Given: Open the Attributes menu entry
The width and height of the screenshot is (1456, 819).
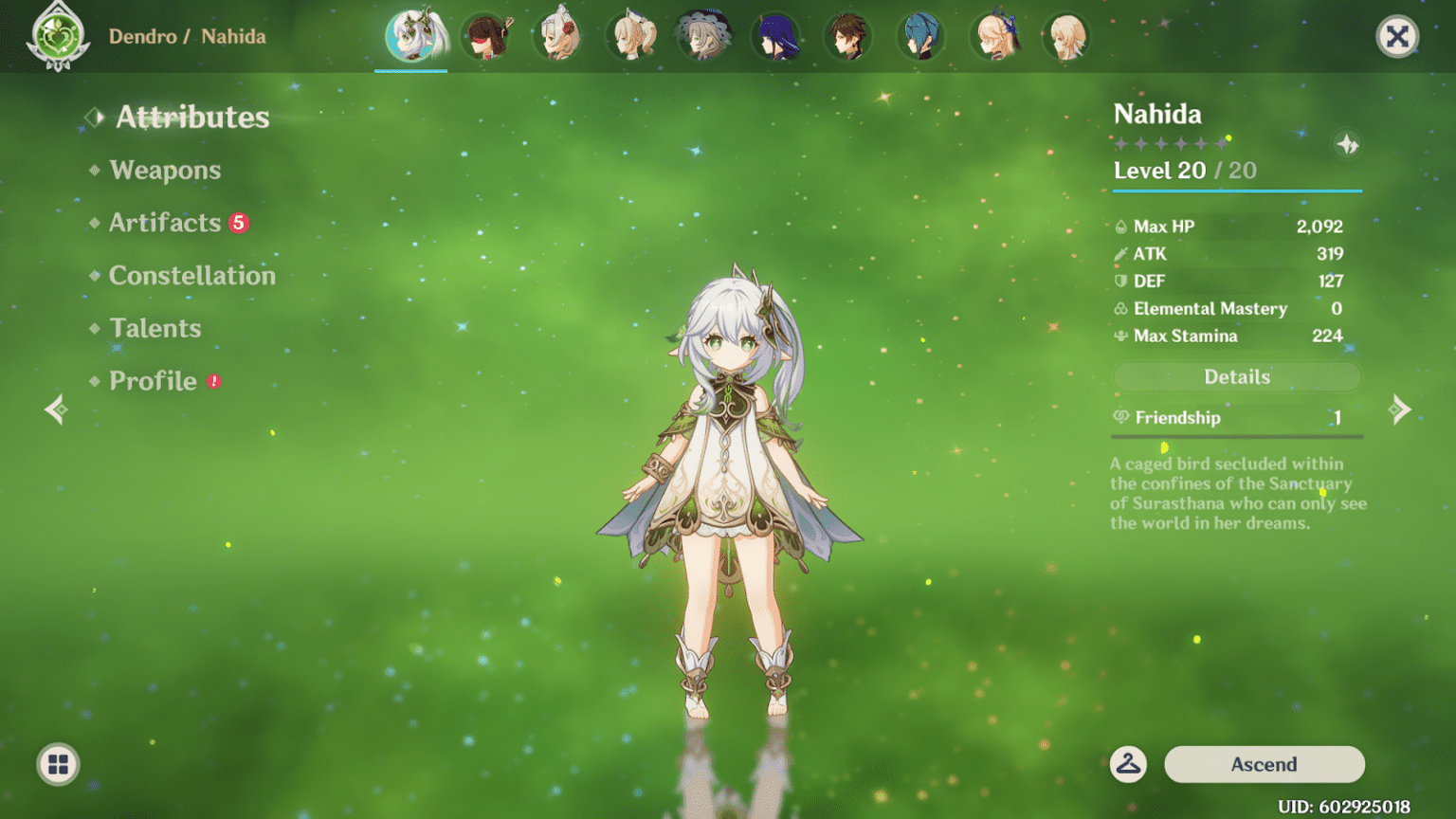Looking at the screenshot, I should 191,117.
